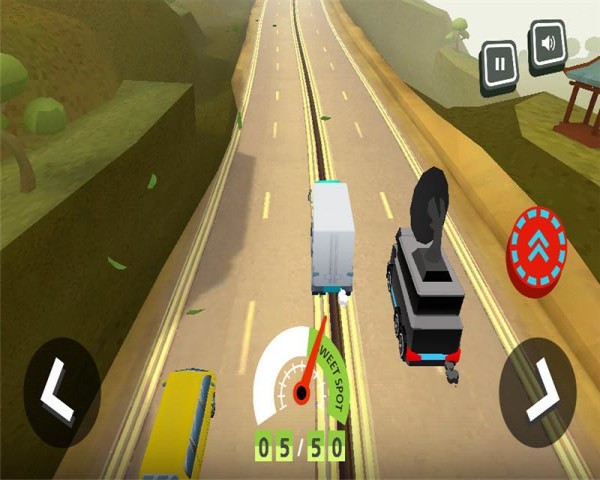Tap the red boost chevron button
Screen dimensions: 600x480
(537, 250)
